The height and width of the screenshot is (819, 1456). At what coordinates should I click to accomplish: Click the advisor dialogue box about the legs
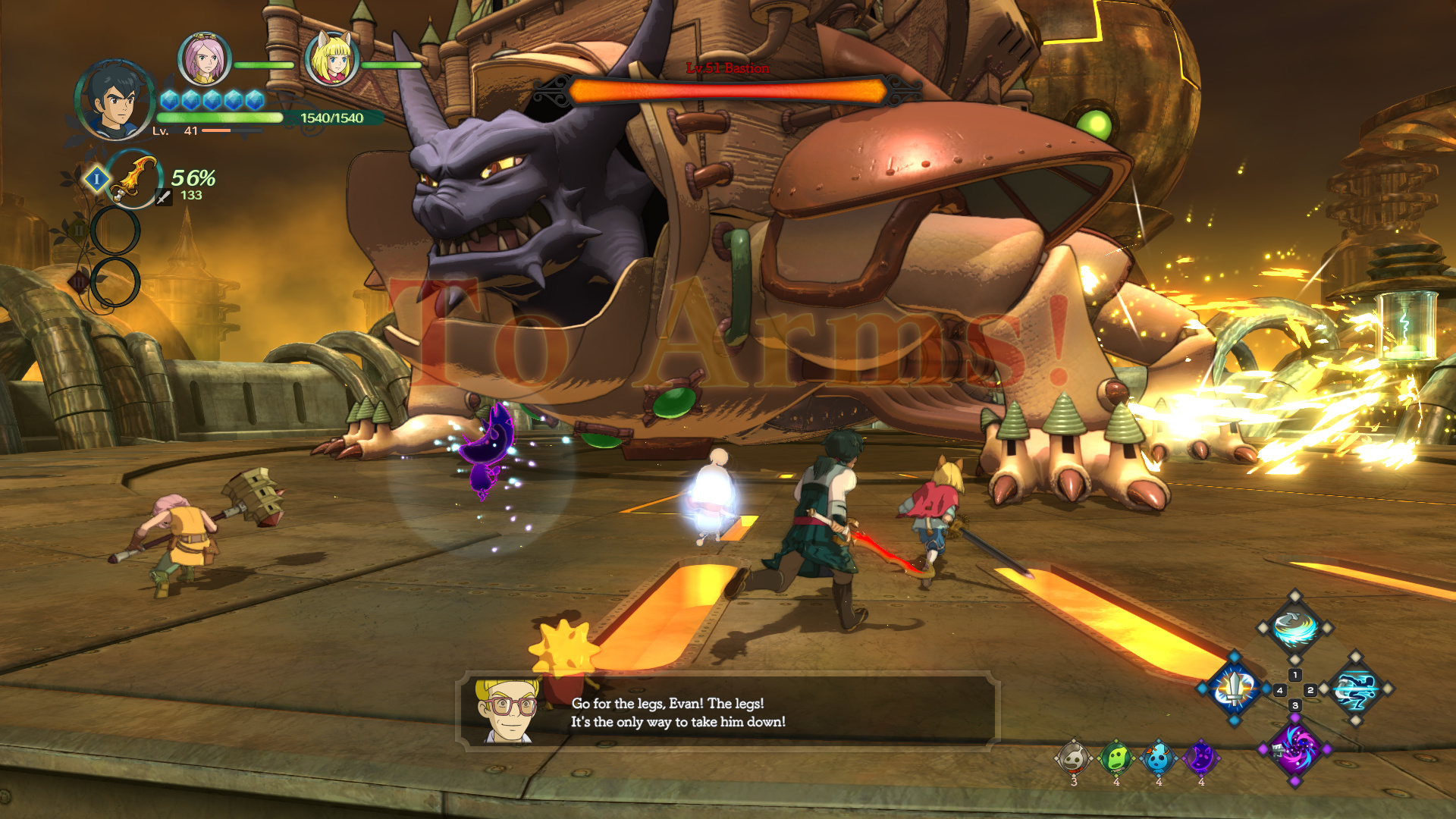click(x=728, y=711)
